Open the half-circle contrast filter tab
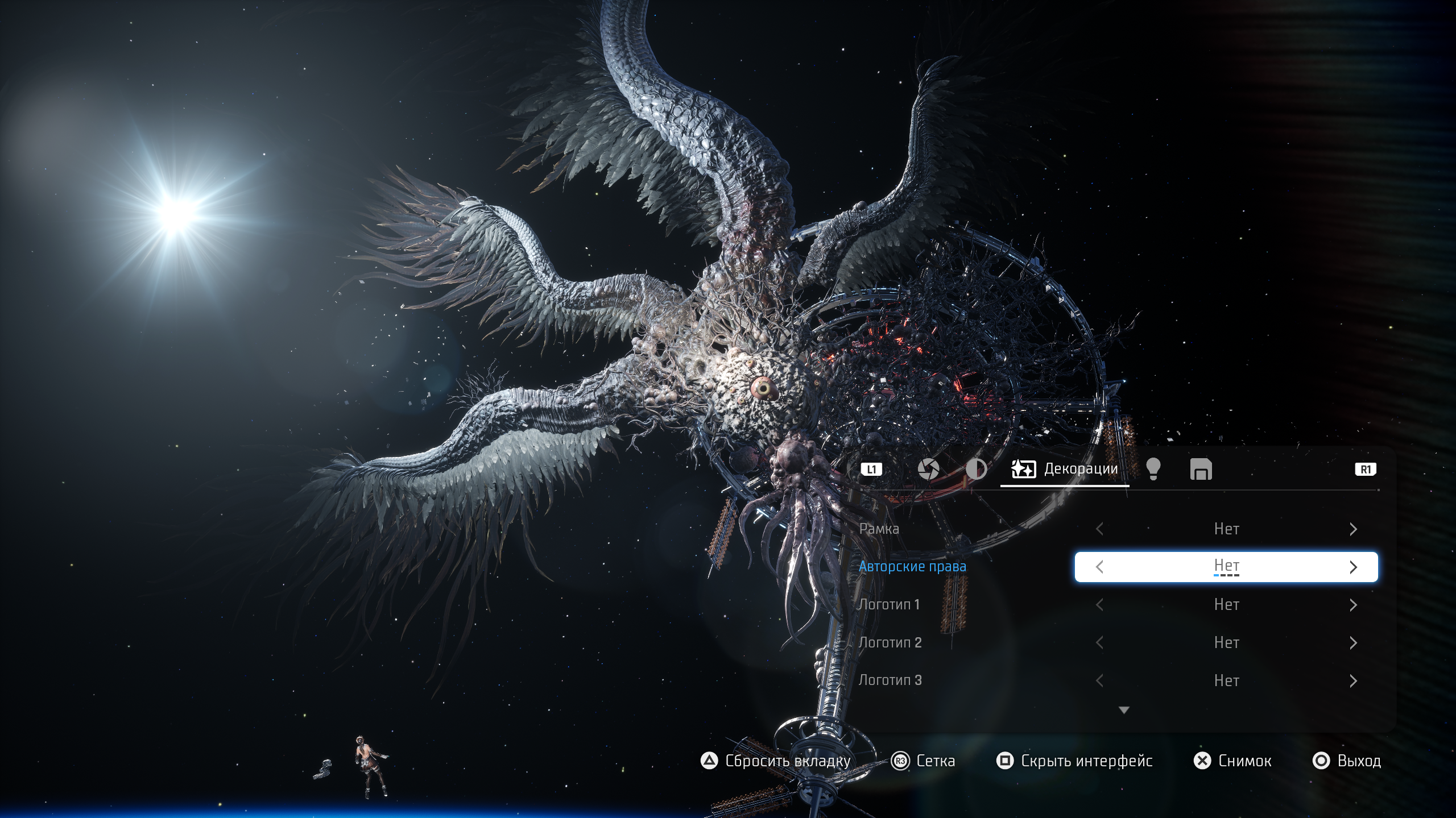Viewport: 1456px width, 818px height. click(976, 470)
